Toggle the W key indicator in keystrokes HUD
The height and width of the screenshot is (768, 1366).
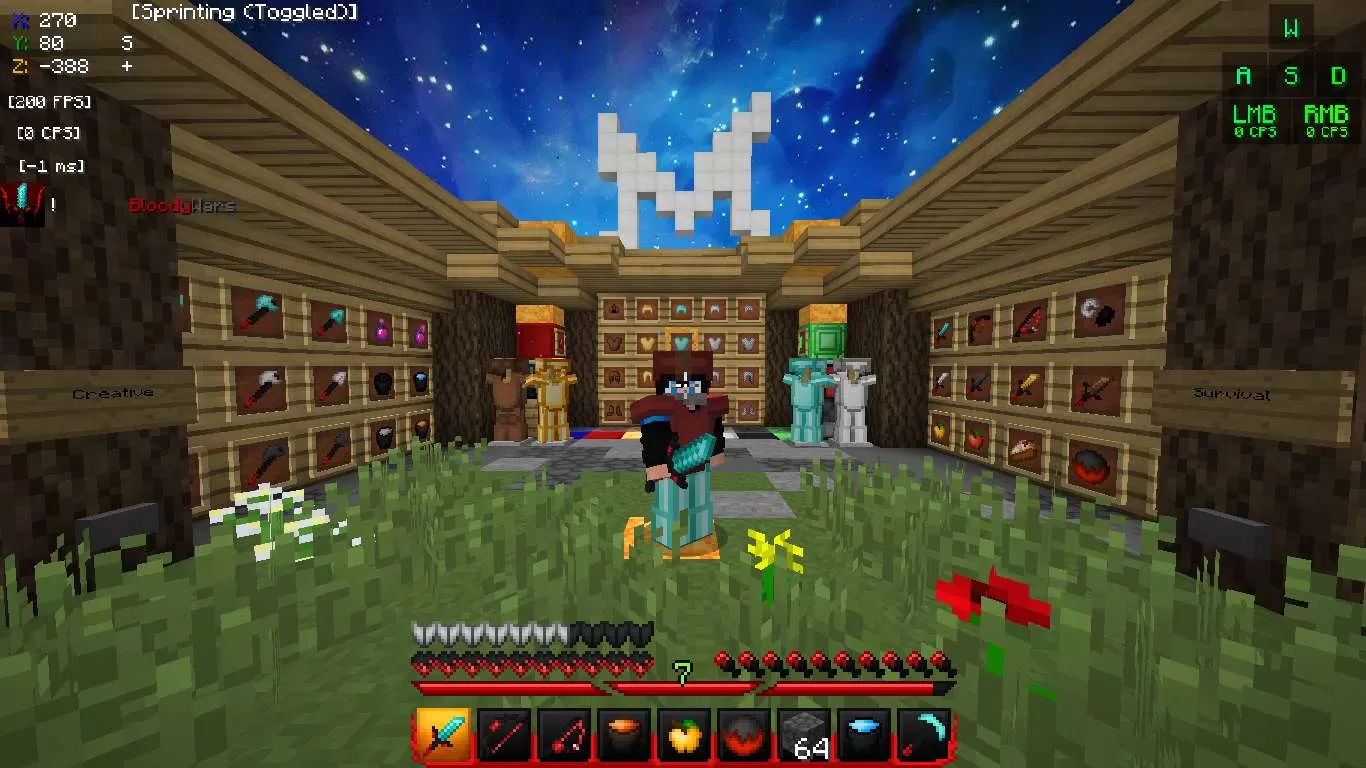tap(1291, 27)
